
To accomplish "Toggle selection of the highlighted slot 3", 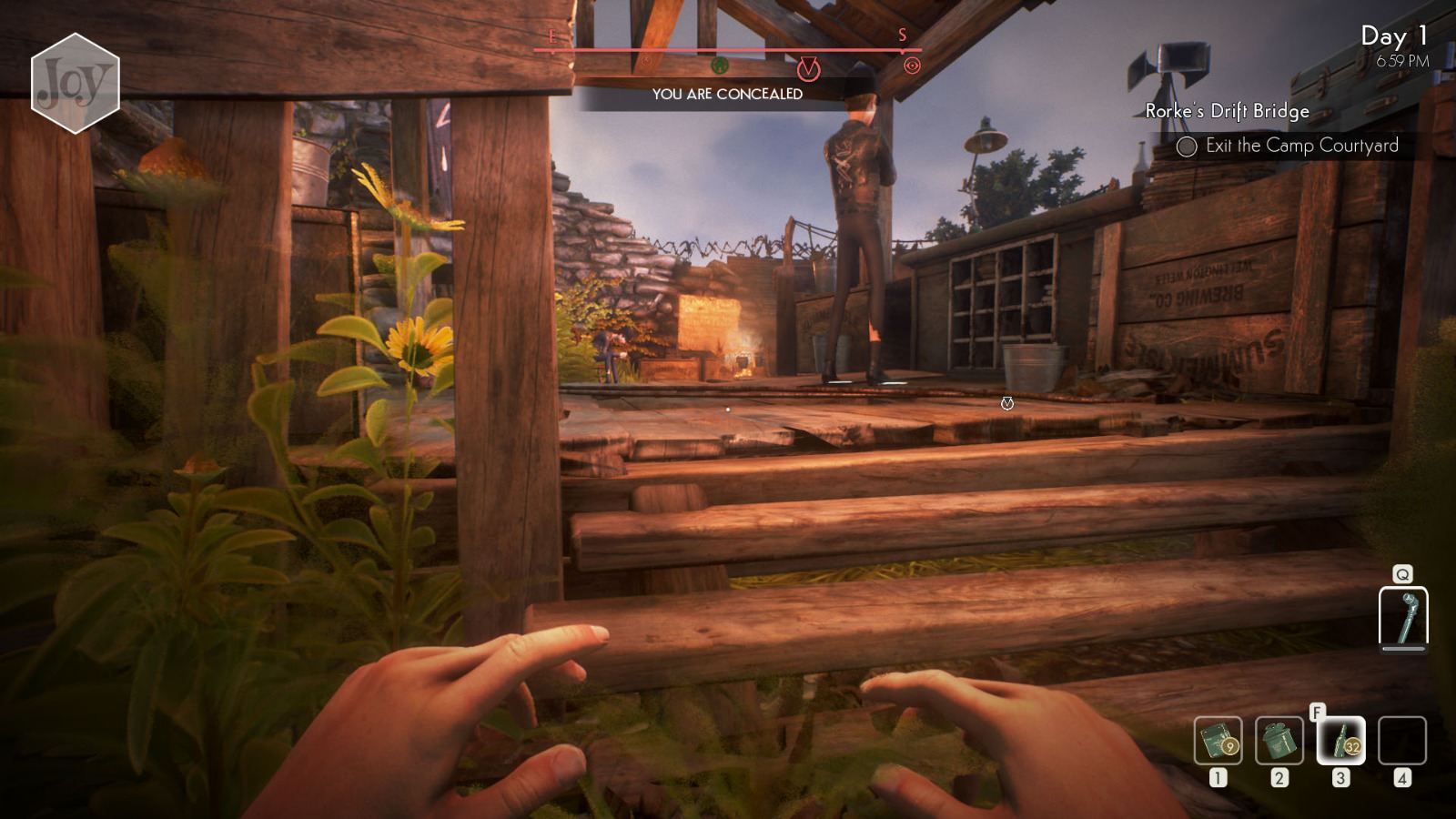I will [x=1340, y=739].
